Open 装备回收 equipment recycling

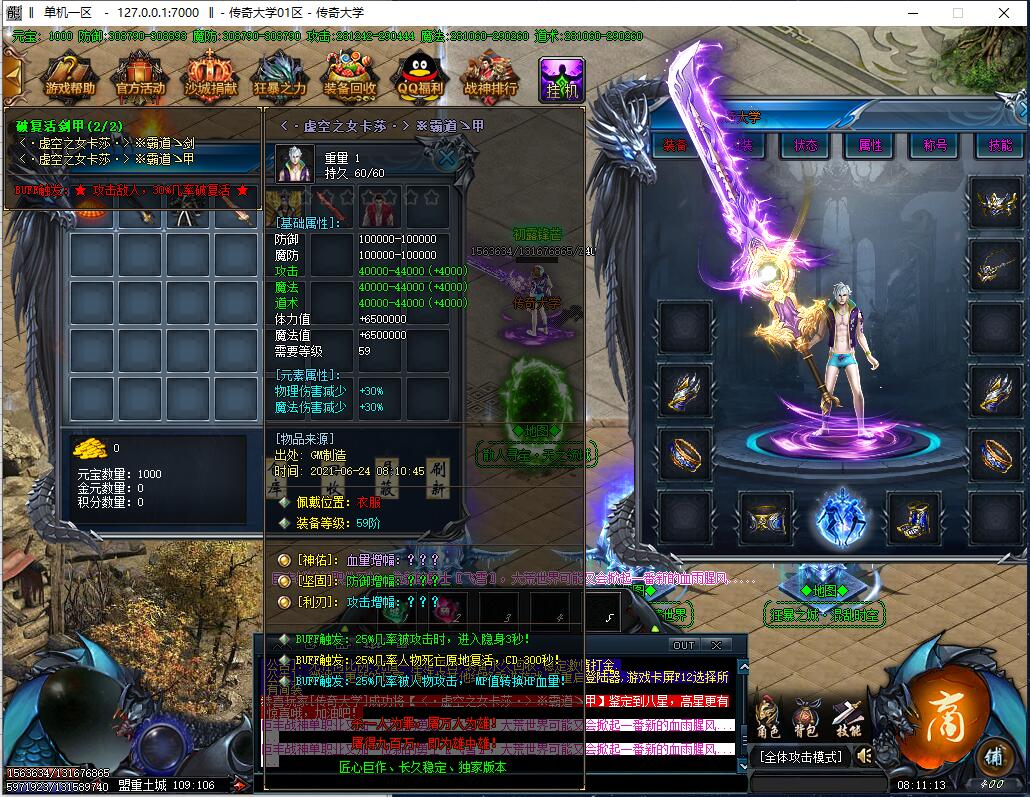pos(349,76)
